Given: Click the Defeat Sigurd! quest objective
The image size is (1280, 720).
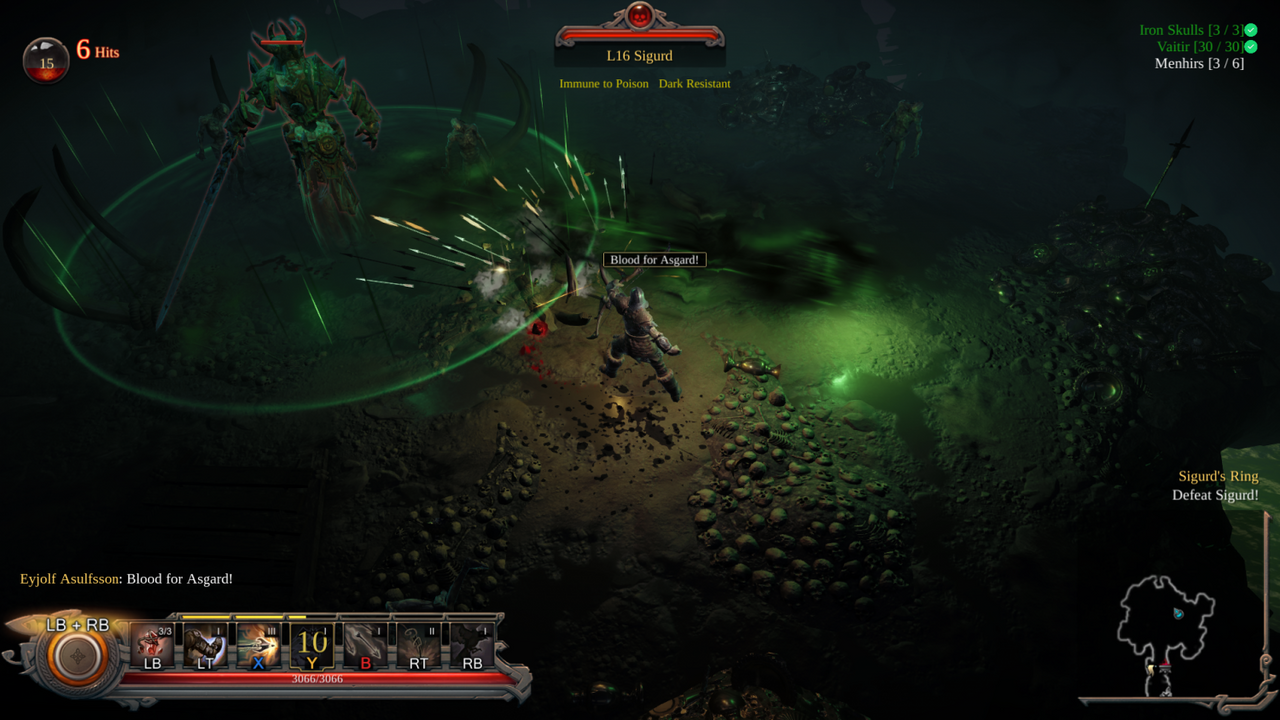Looking at the screenshot, I should point(1215,494).
